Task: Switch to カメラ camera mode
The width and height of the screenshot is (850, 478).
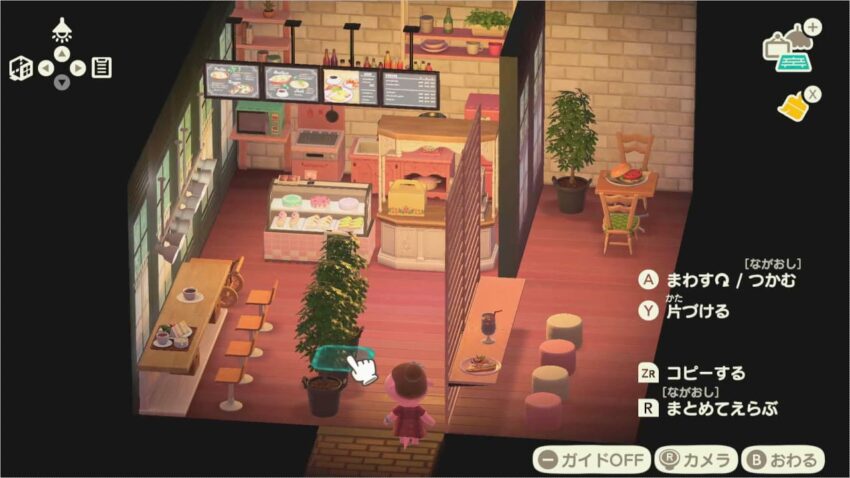Action: [x=695, y=460]
